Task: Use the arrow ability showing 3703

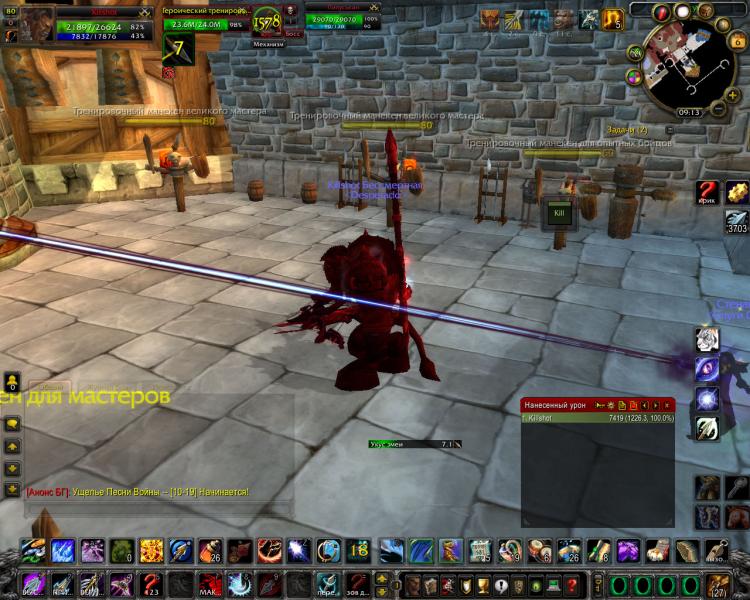Action: 738,222
